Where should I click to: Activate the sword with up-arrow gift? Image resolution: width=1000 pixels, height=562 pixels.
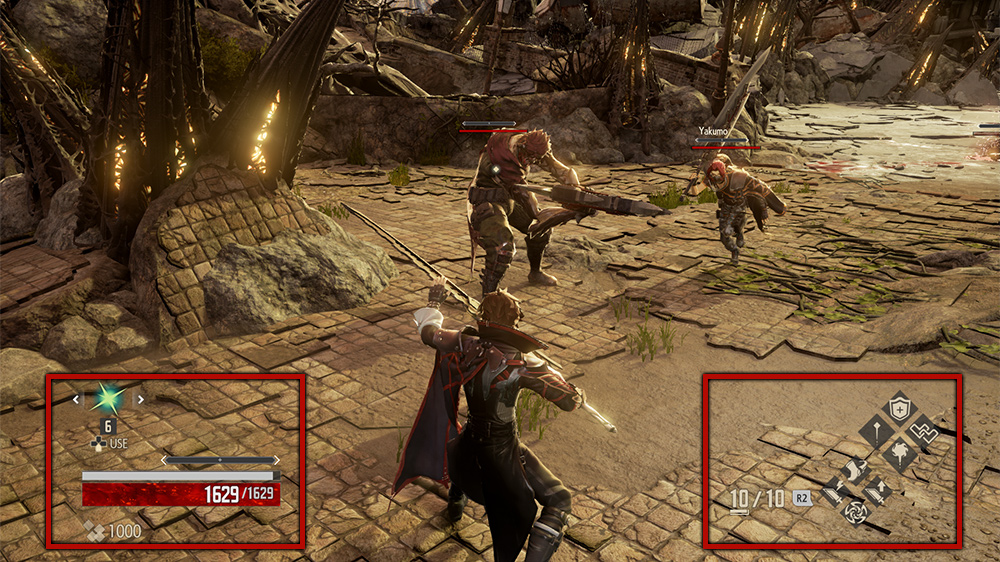[877, 490]
